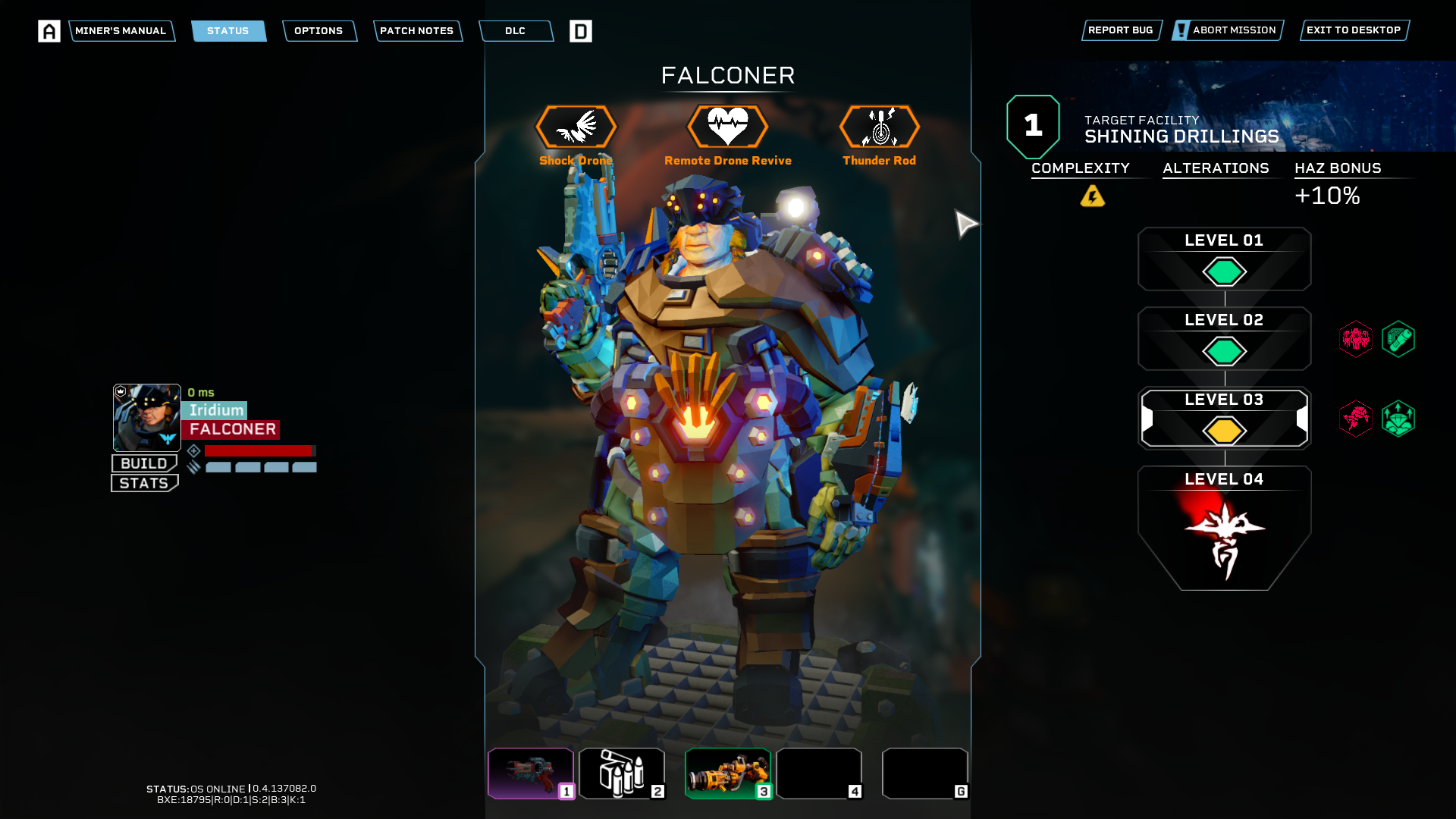Select the Shock Drone ability icon
Image resolution: width=1456 pixels, height=819 pixels.
pyautogui.click(x=576, y=127)
